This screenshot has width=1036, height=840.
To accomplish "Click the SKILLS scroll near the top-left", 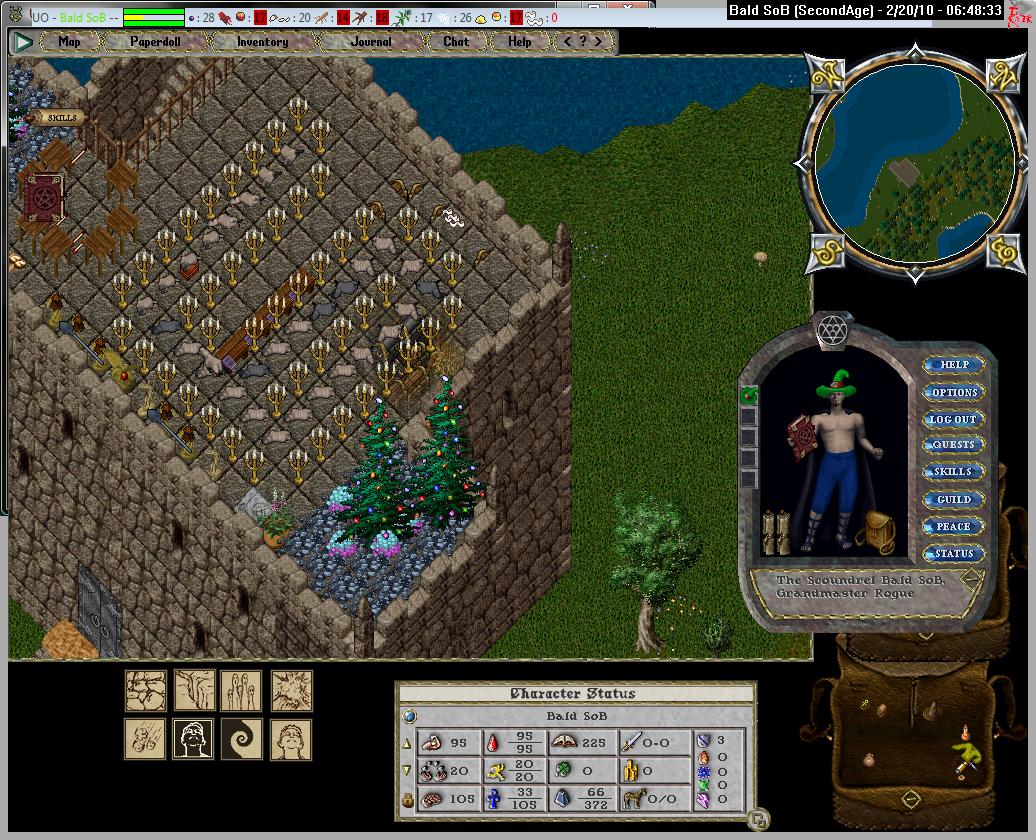I will click(61, 118).
